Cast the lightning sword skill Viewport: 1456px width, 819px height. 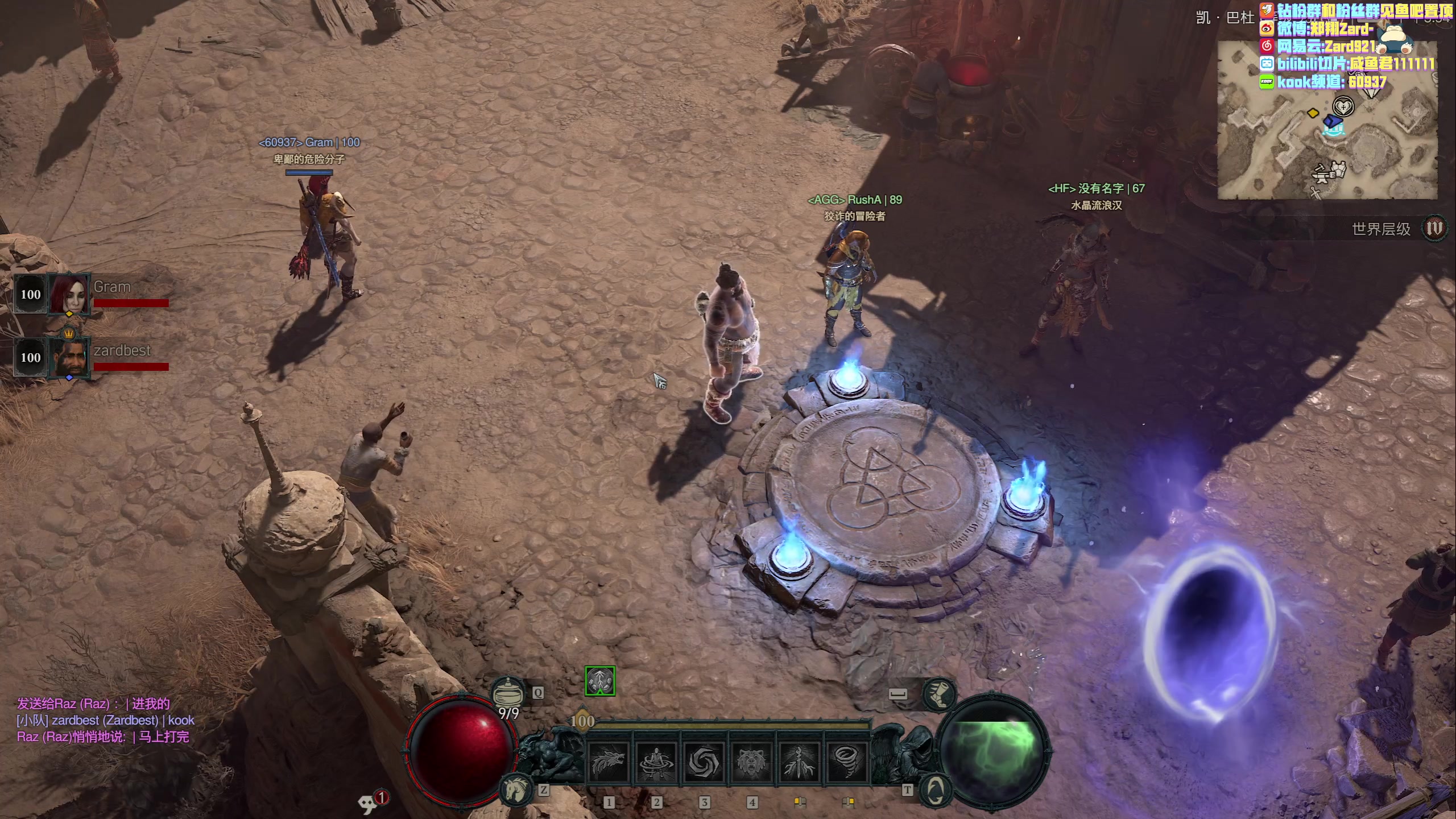799,762
